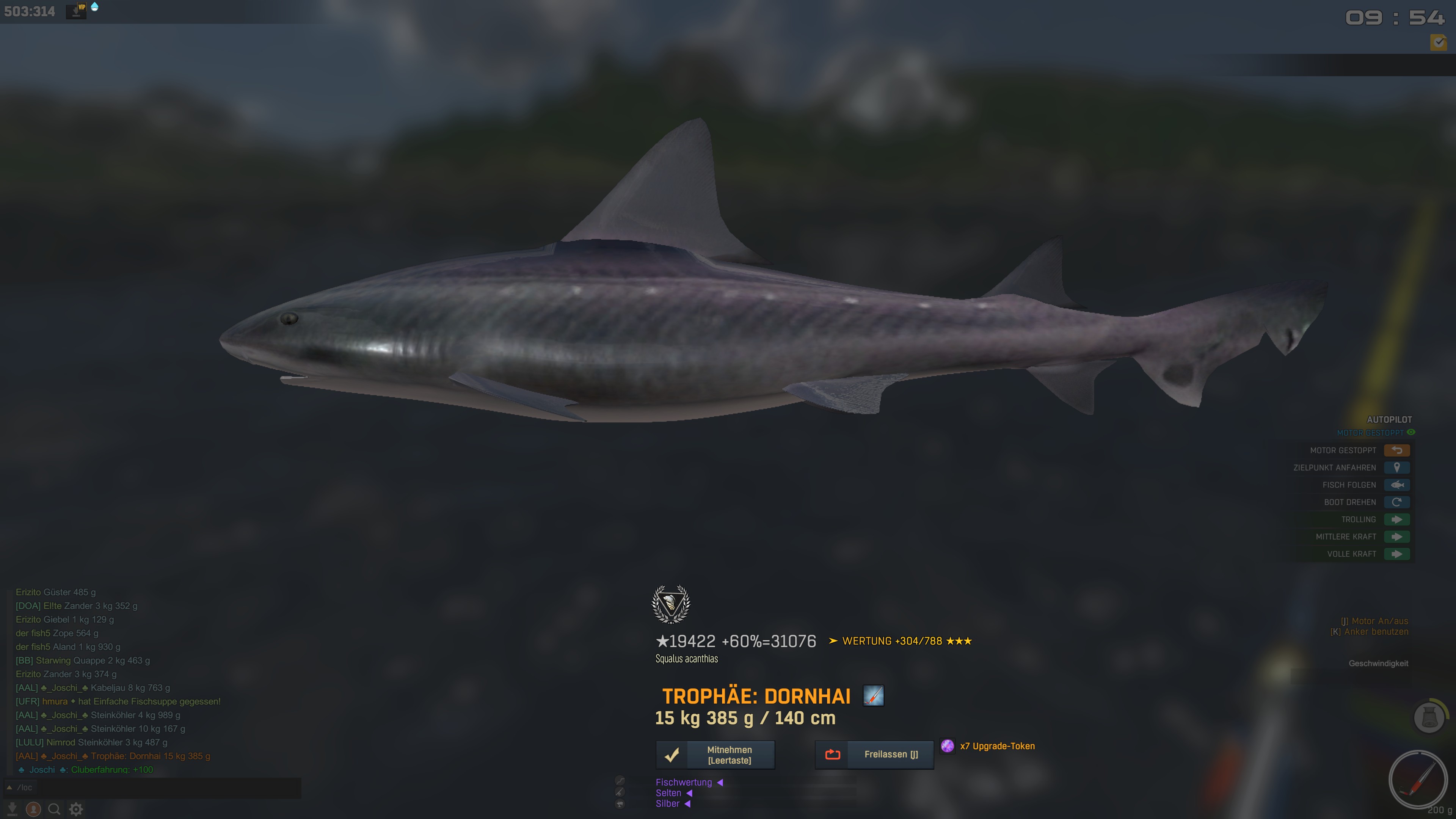Open the yellow checklist icon under the clock
This screenshot has height=819, width=1456.
pos(1438,42)
